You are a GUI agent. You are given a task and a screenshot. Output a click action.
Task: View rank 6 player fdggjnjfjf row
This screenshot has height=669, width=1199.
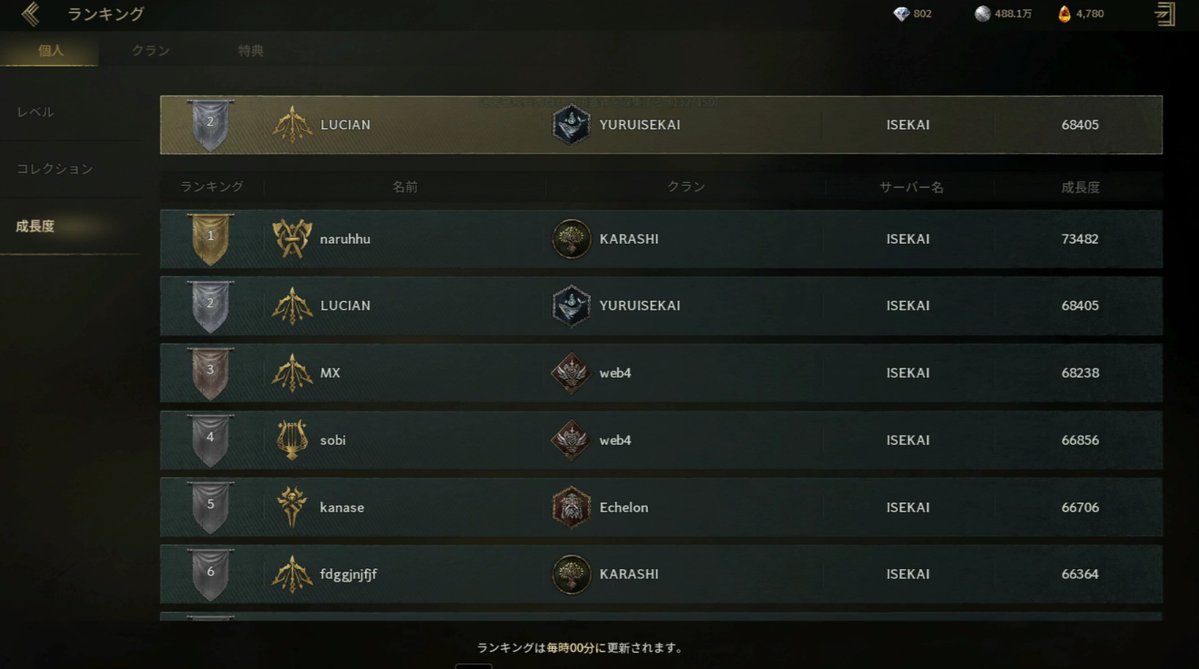click(x=660, y=574)
